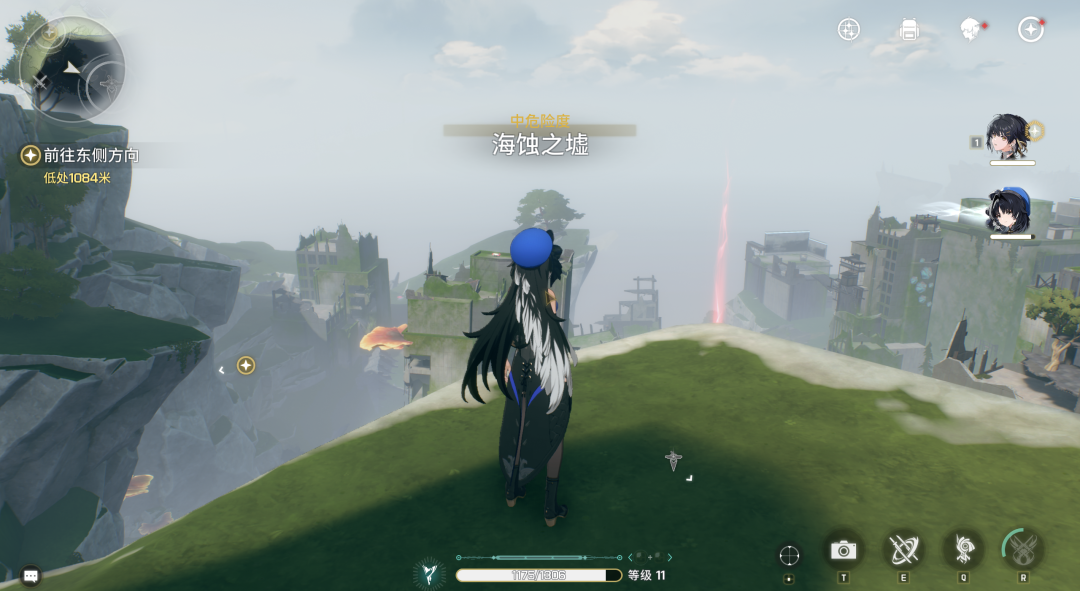This screenshot has height=591, width=1080.
Task: Activate the echo skill icon
Action: click(964, 549)
